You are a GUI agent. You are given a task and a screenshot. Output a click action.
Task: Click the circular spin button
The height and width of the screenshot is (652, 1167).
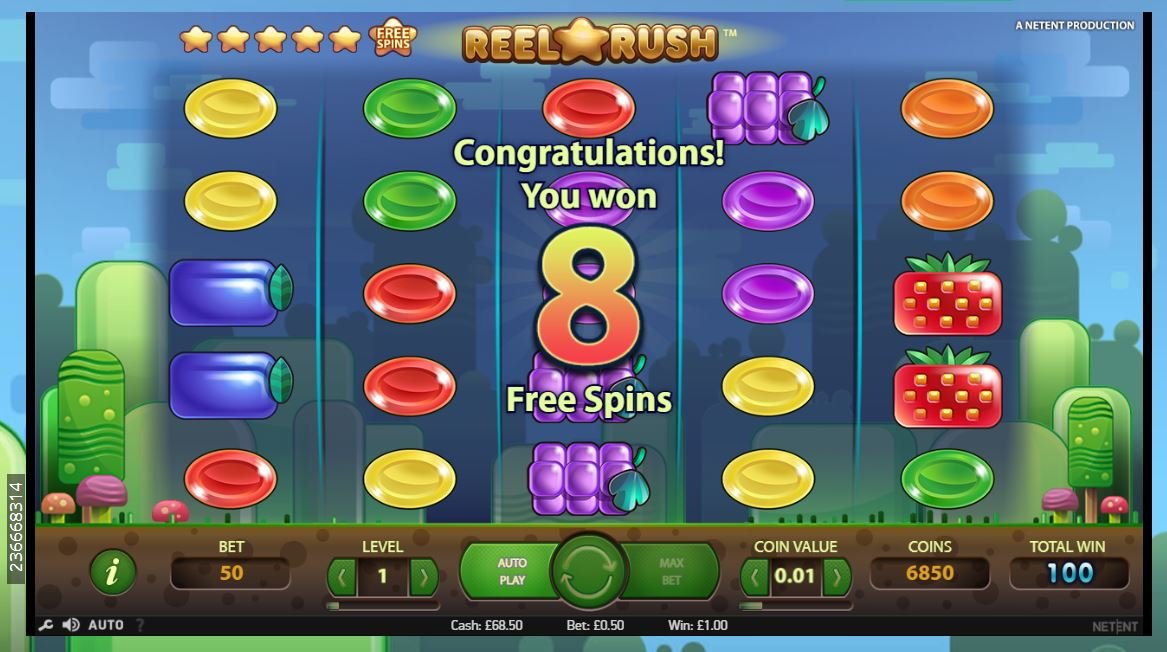[589, 573]
